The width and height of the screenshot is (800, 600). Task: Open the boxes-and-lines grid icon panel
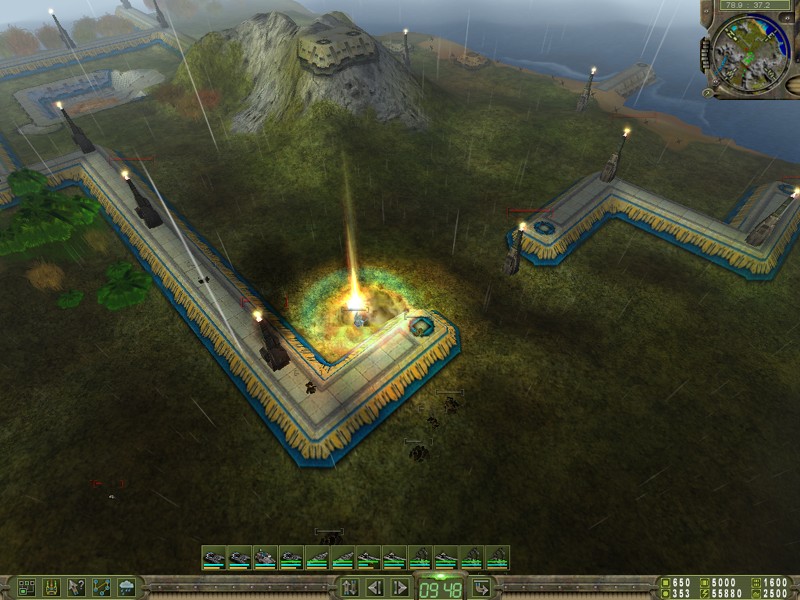[26, 587]
